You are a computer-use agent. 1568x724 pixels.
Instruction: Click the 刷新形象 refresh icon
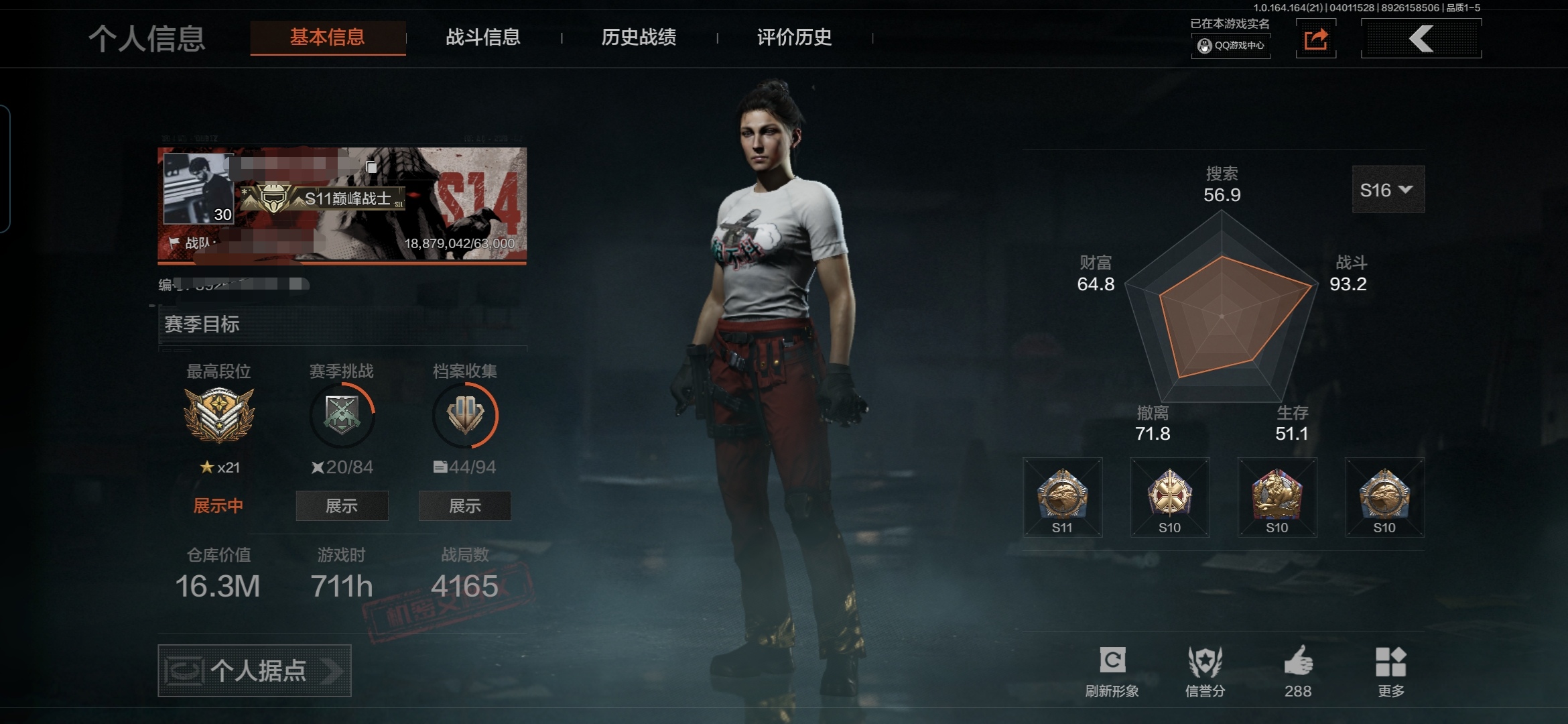pyautogui.click(x=1112, y=661)
